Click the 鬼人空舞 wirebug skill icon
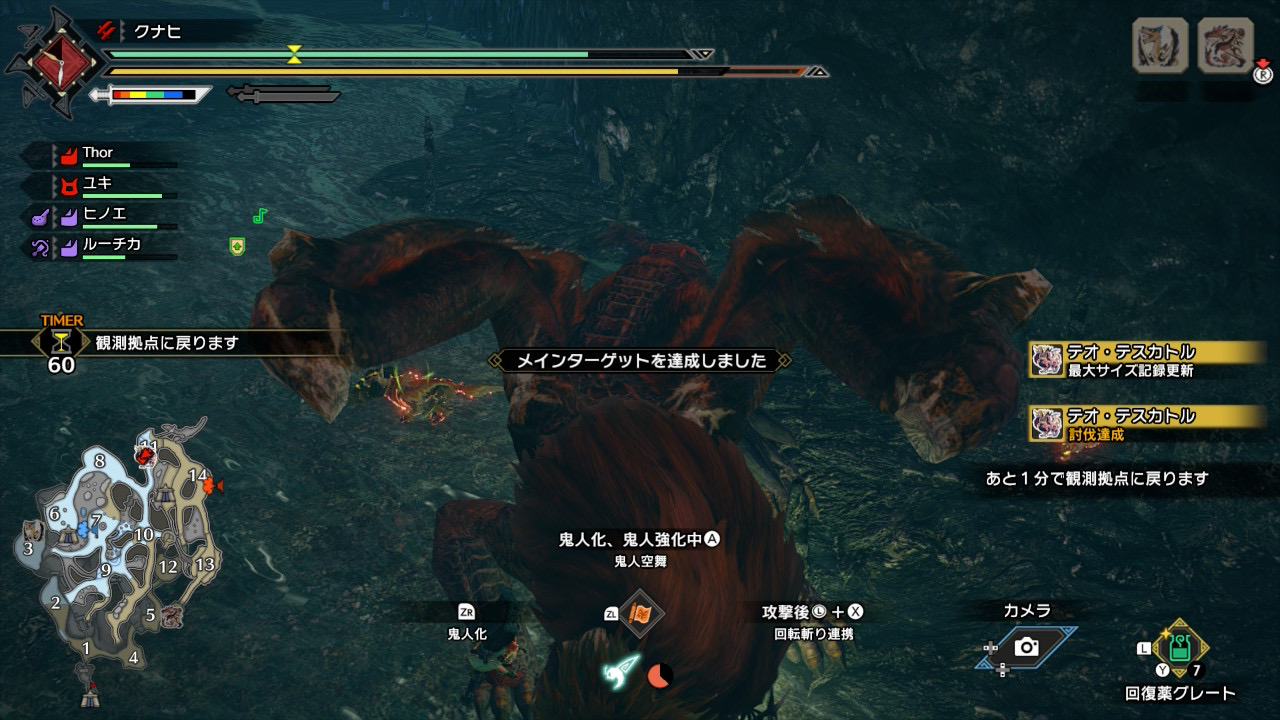This screenshot has width=1280, height=720. tap(640, 613)
